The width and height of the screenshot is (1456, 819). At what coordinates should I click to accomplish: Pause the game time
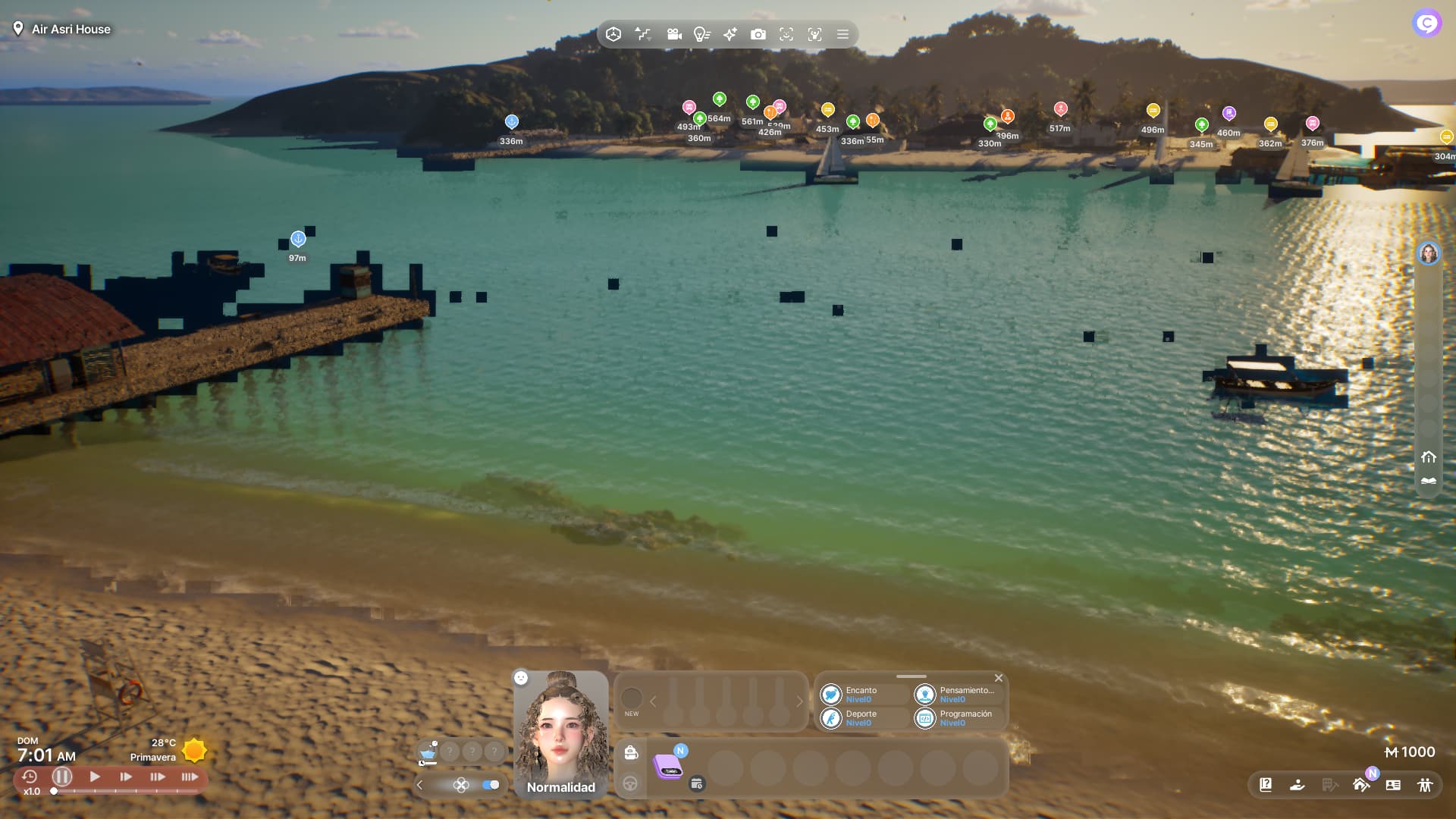pos(62,777)
